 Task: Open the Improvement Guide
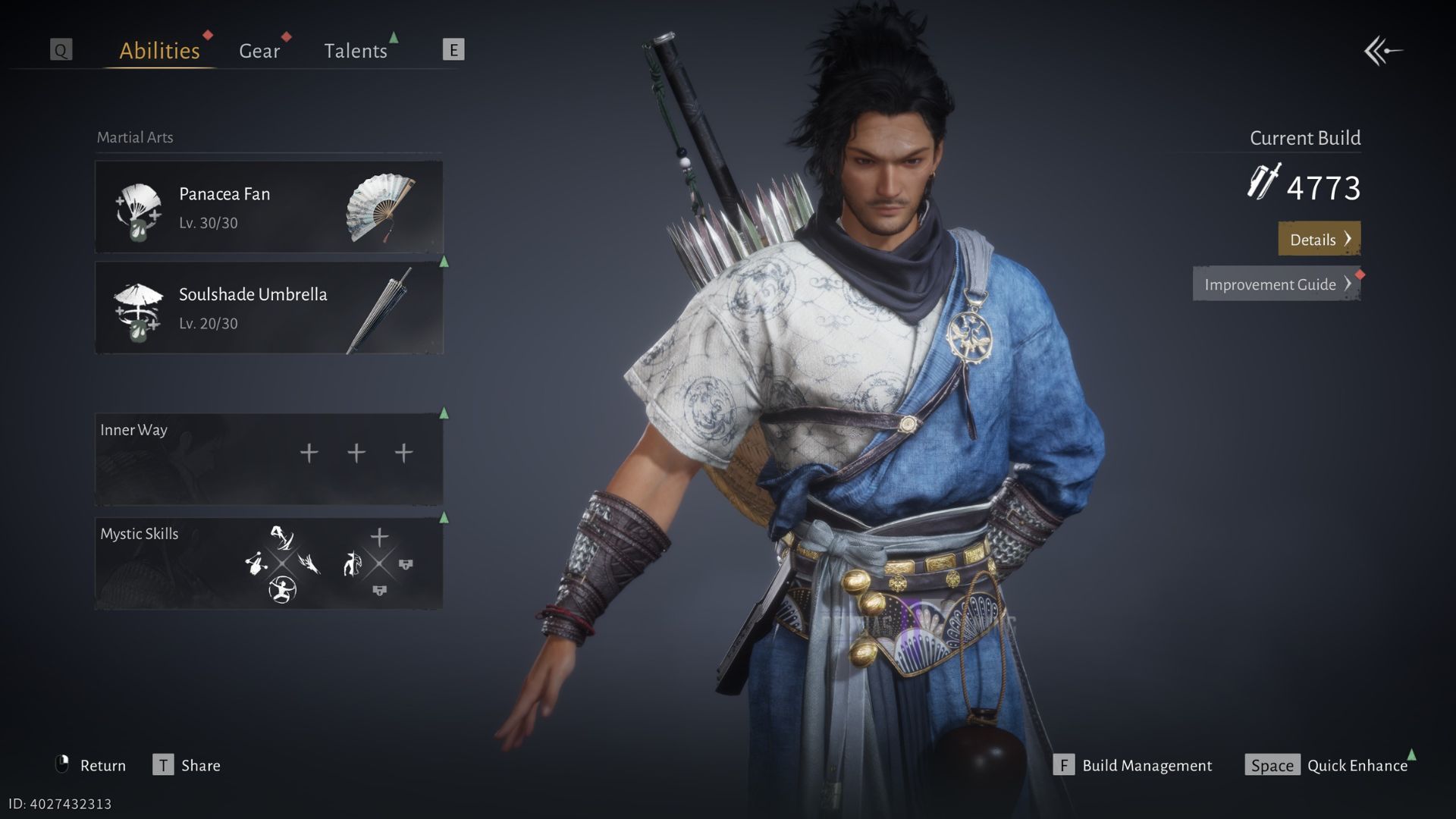[1276, 284]
